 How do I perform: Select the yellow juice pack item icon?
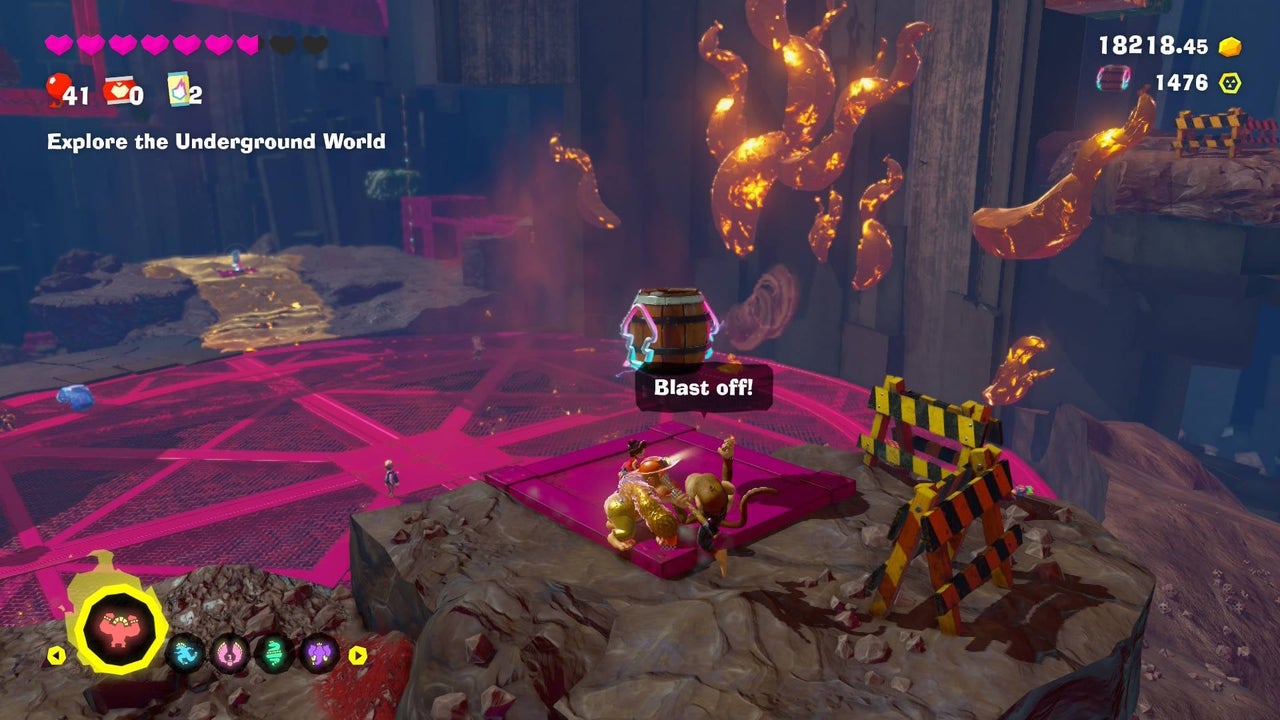click(178, 89)
